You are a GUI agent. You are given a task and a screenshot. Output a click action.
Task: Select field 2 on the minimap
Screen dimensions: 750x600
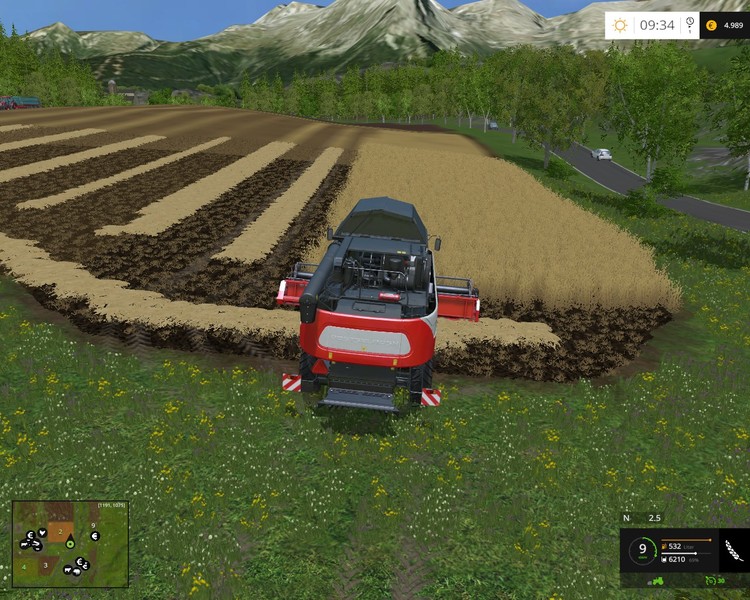(x=60, y=532)
